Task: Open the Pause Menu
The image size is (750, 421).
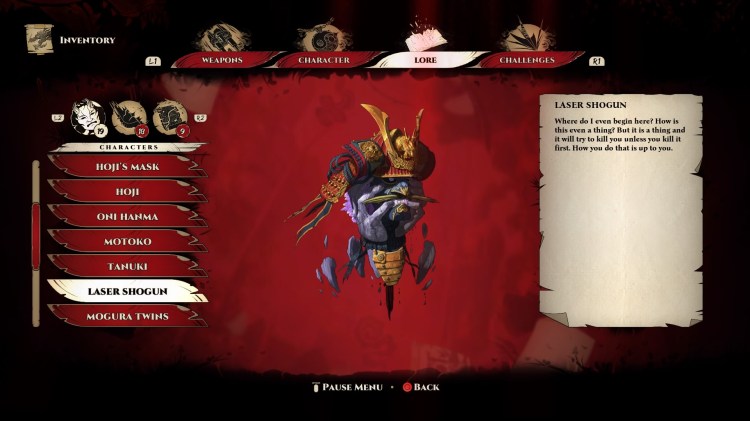Action: click(350, 387)
